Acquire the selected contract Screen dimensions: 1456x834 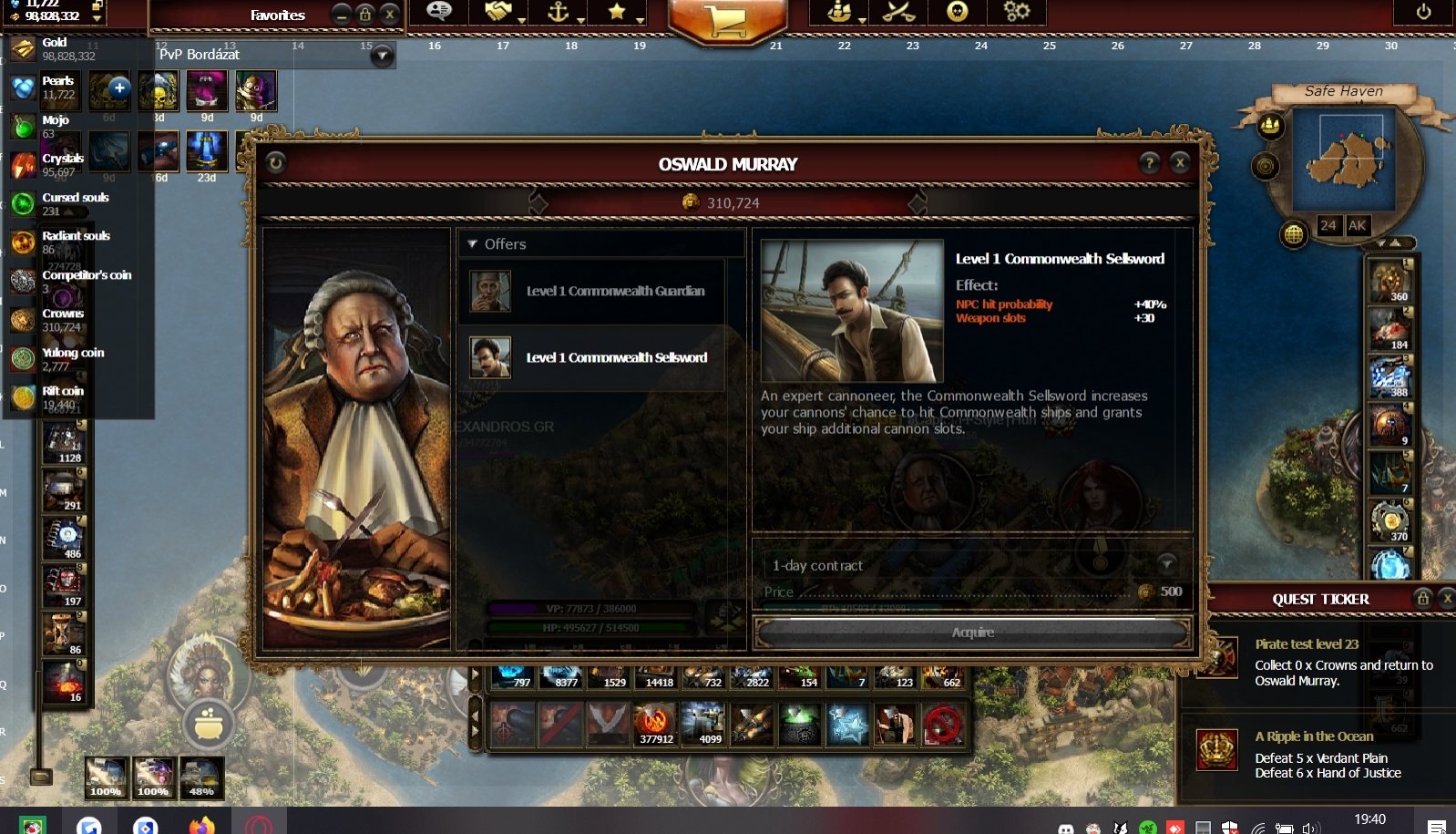(x=973, y=633)
